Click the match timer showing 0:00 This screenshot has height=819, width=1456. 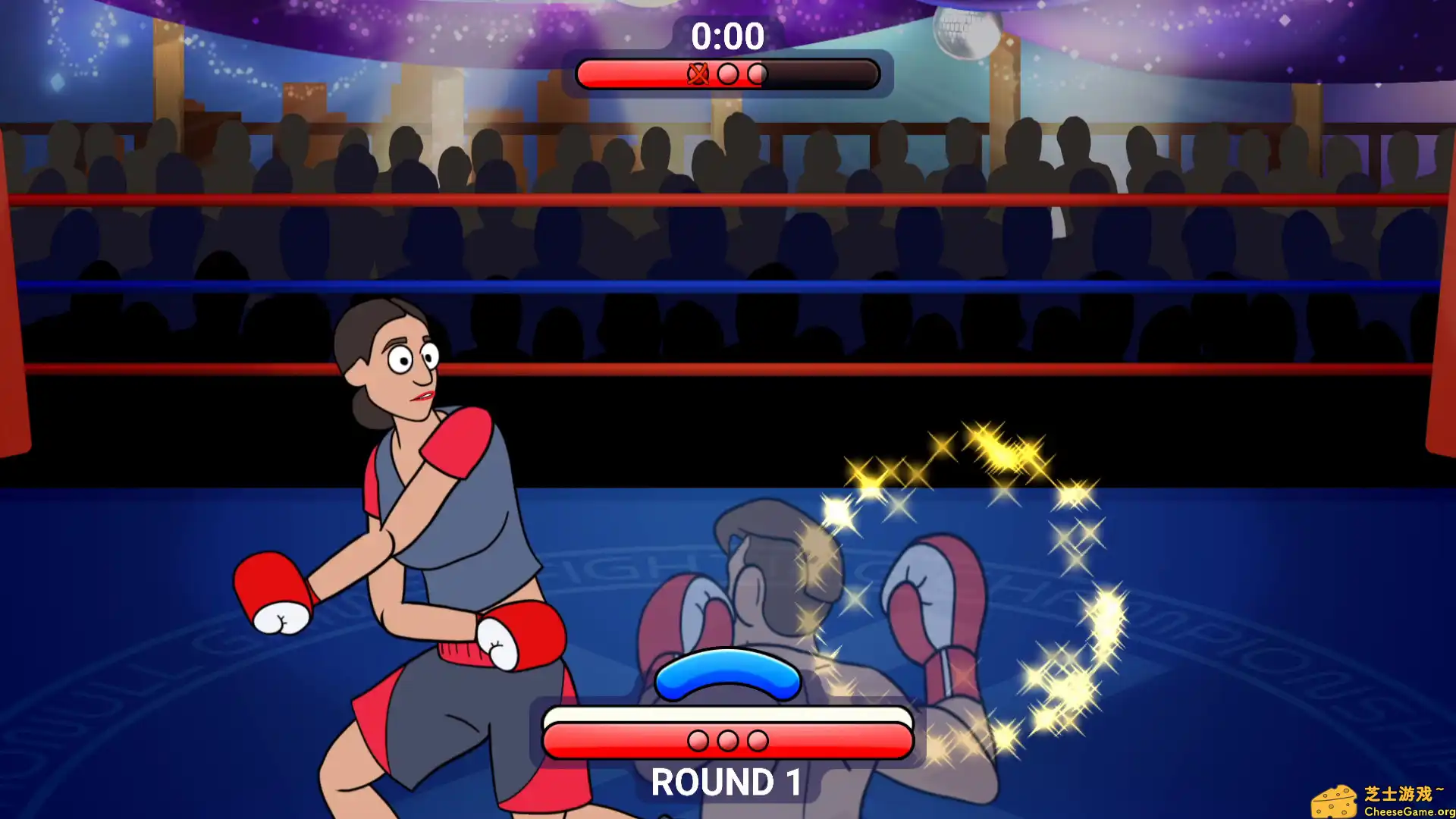pyautogui.click(x=726, y=36)
